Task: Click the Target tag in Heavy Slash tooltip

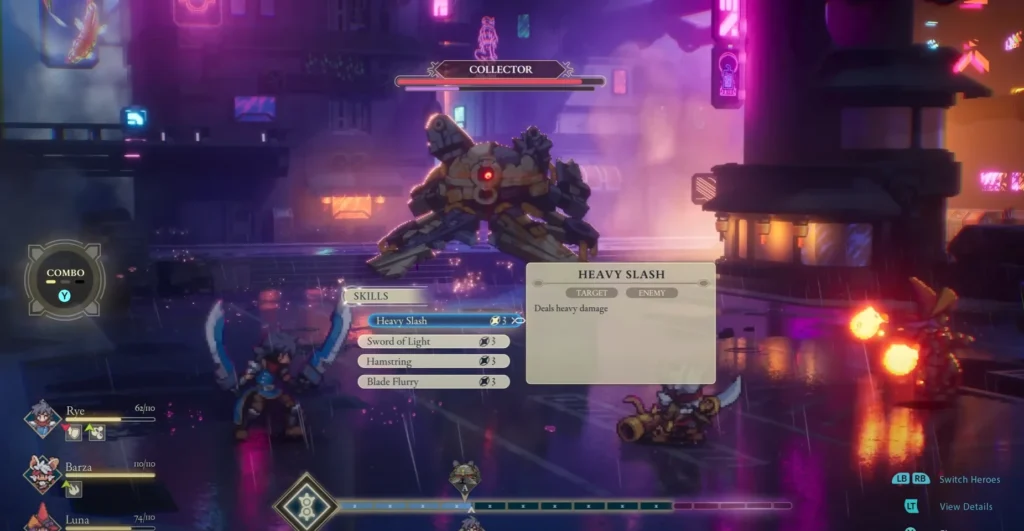Action: (591, 293)
